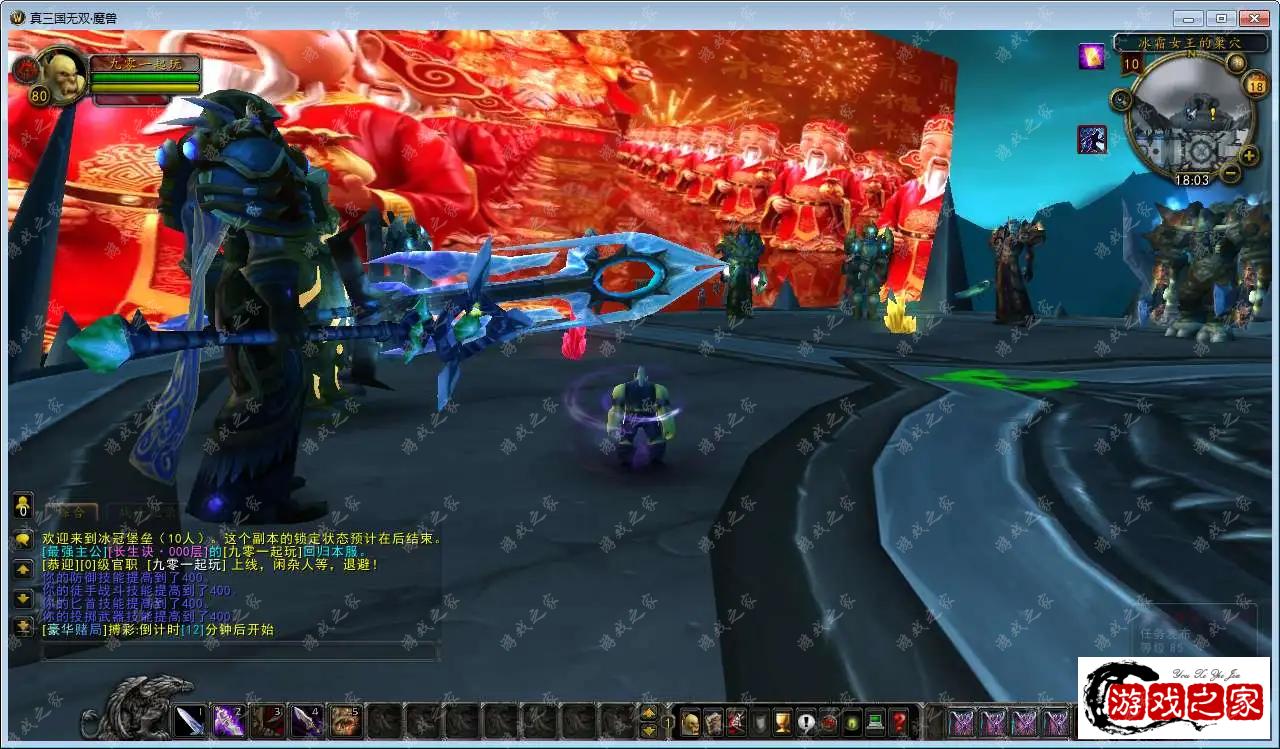Open the game menu computer icon
1280x749 pixels.
pyautogui.click(x=875, y=721)
